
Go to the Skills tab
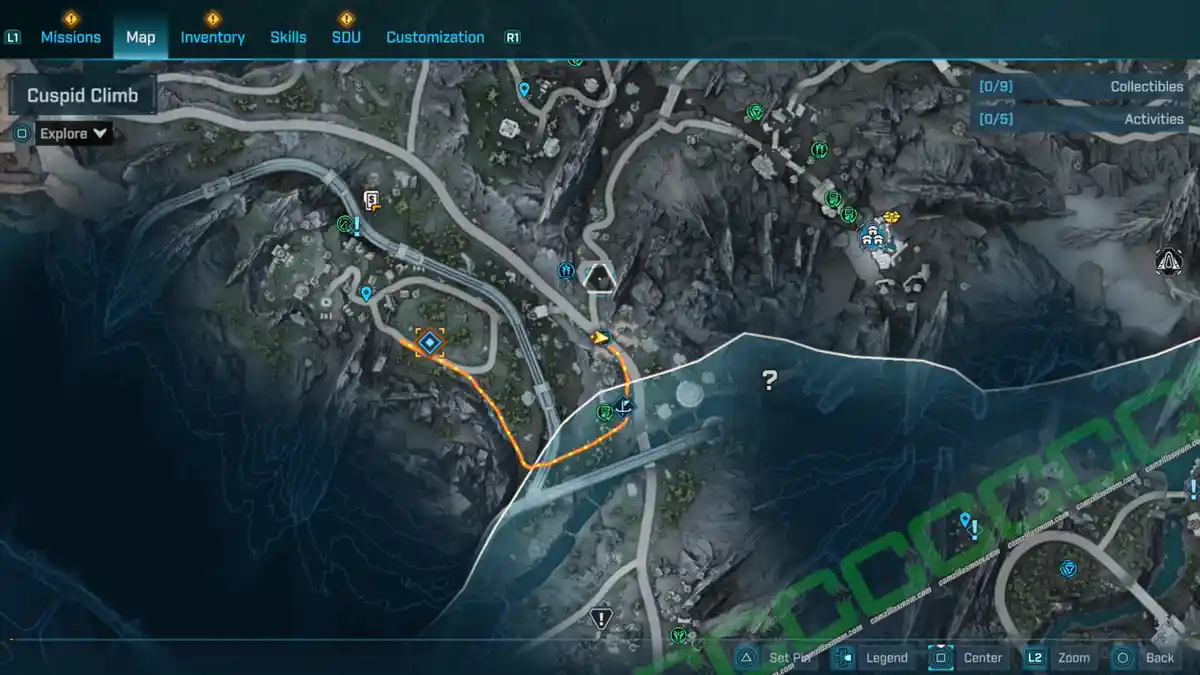(x=288, y=37)
